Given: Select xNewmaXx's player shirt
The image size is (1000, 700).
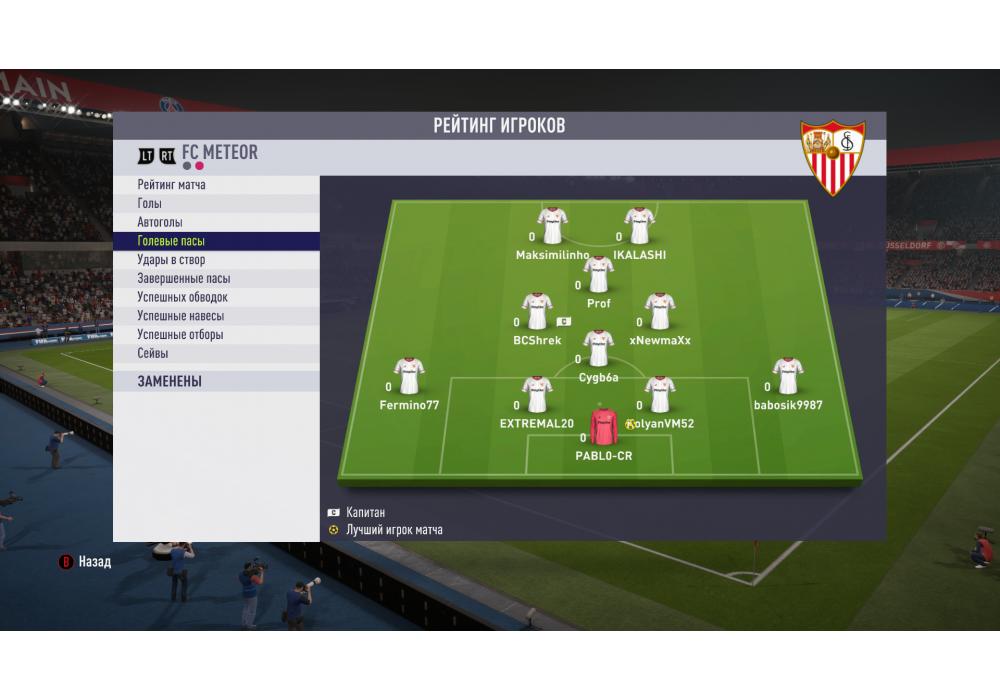Looking at the screenshot, I should tap(660, 312).
